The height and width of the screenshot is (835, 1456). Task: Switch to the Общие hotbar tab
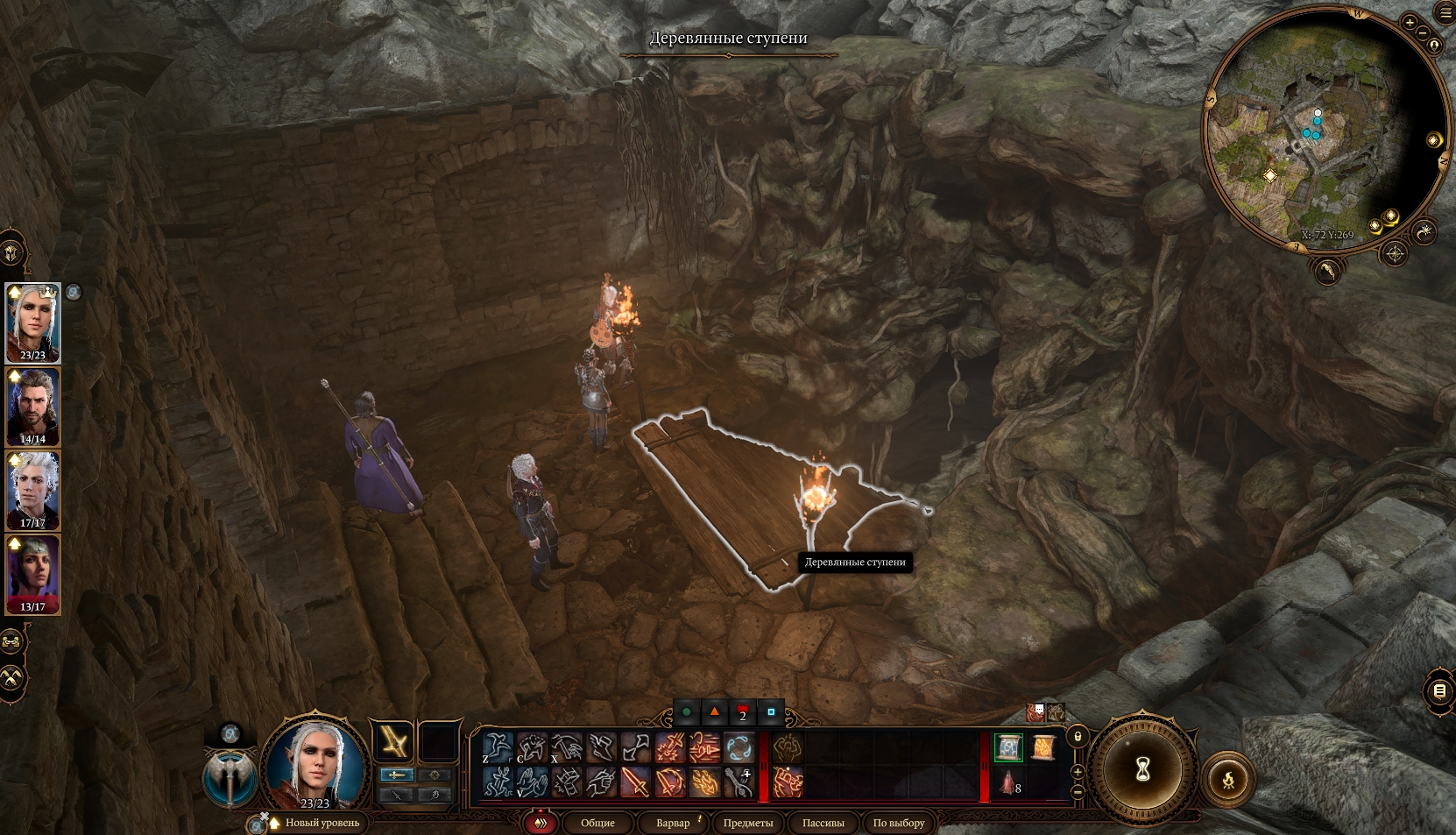point(597,823)
